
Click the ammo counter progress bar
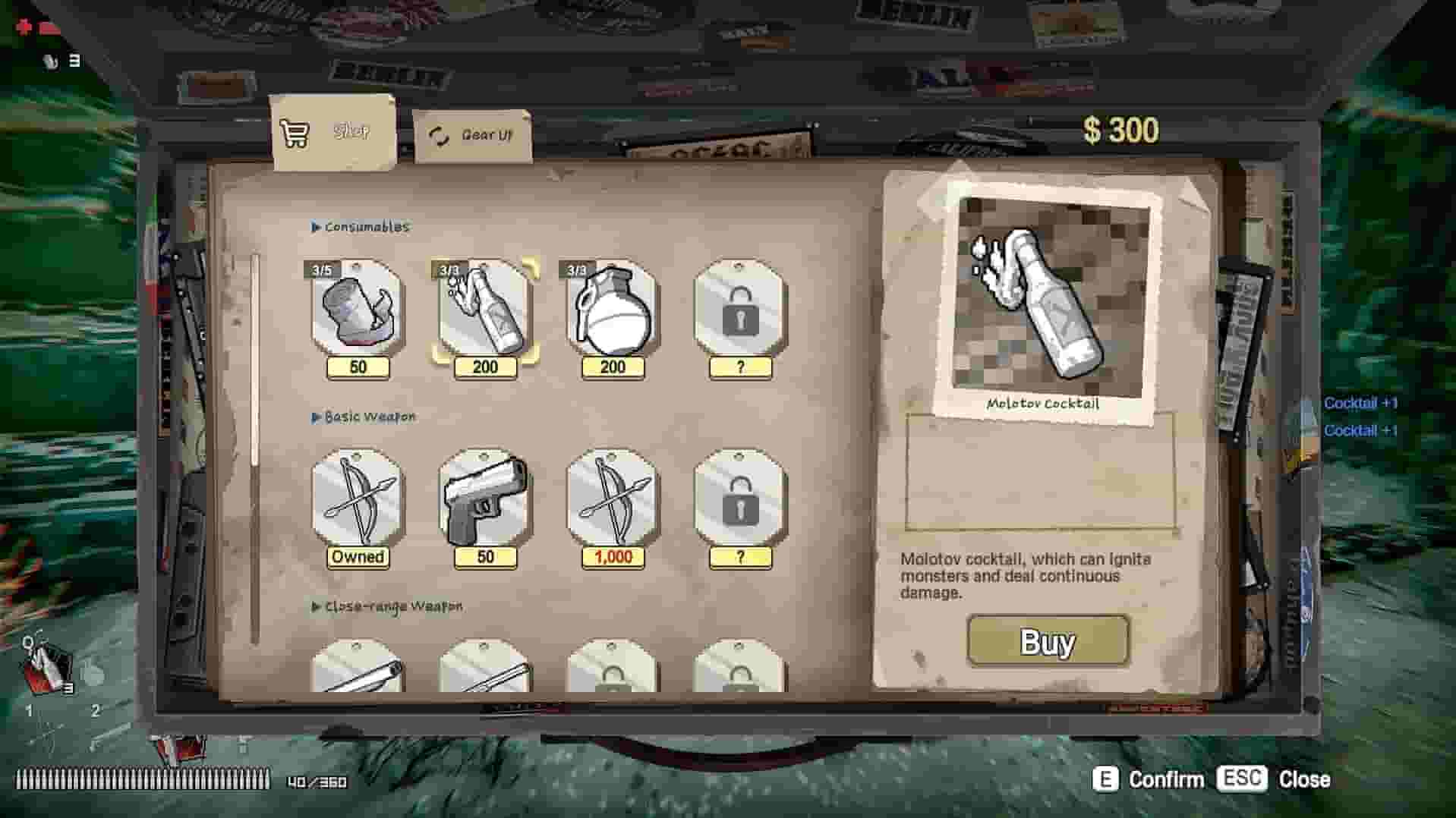coord(144,779)
